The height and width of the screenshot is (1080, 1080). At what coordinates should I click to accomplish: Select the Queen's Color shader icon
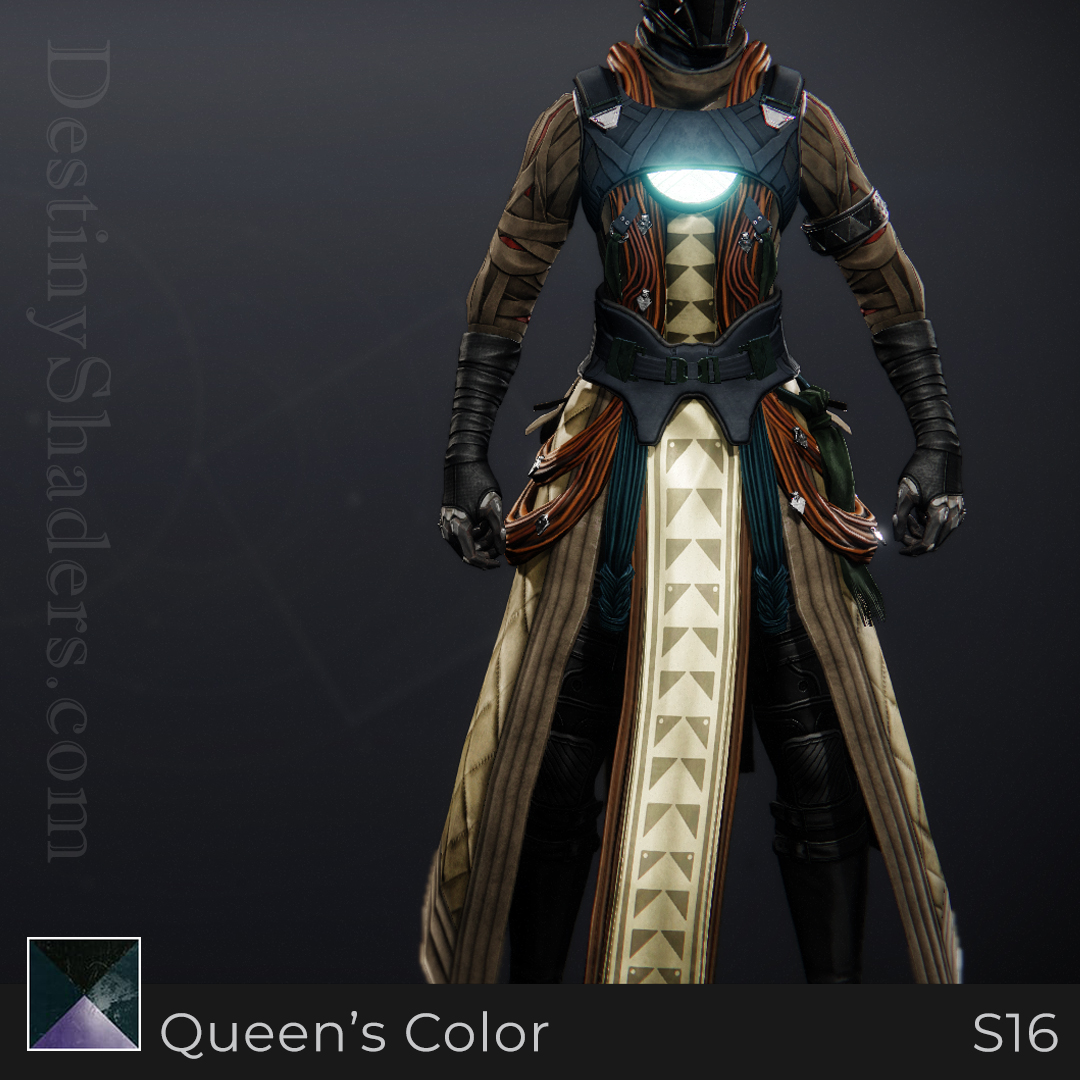[x=84, y=994]
